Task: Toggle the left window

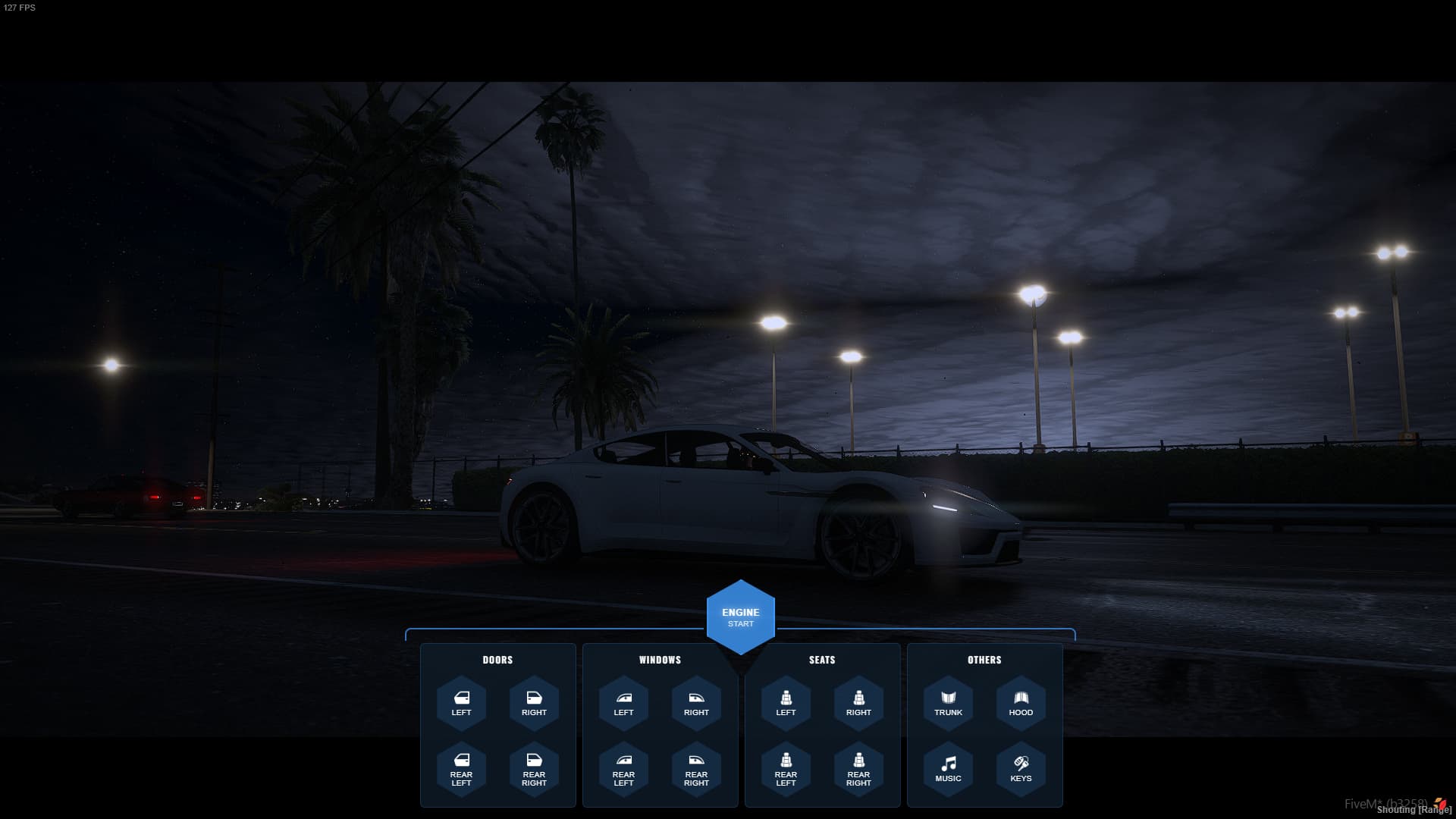Action: coord(623,703)
